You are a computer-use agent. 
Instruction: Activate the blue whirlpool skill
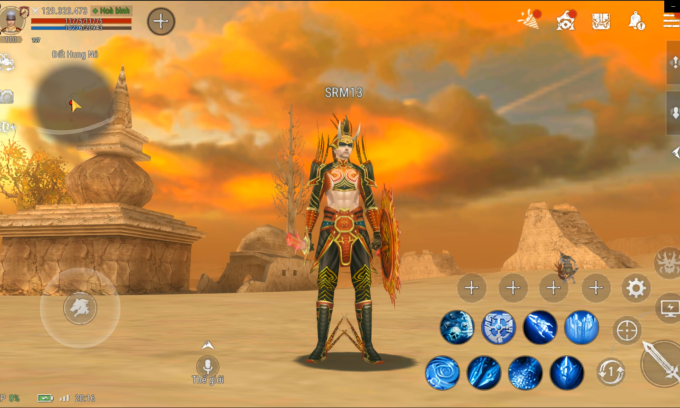442,372
